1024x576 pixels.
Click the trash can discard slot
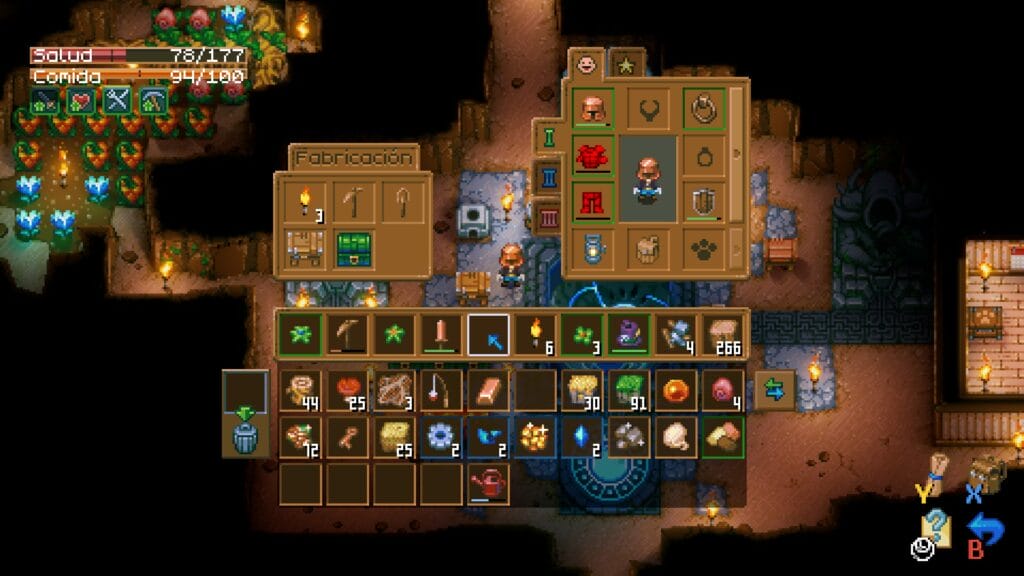point(245,436)
